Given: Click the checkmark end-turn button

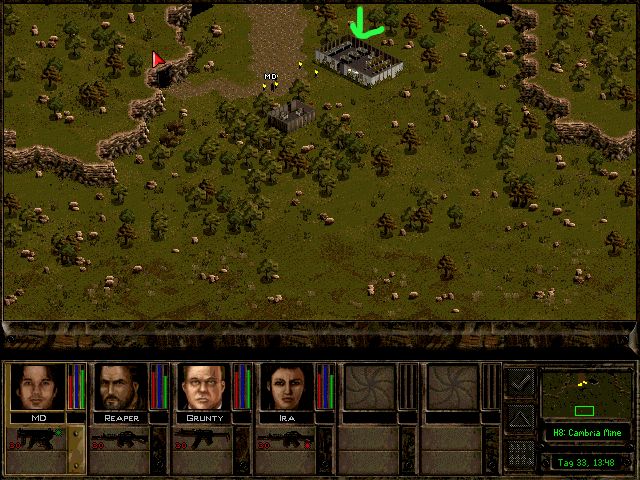Looking at the screenshot, I should pos(519,382).
